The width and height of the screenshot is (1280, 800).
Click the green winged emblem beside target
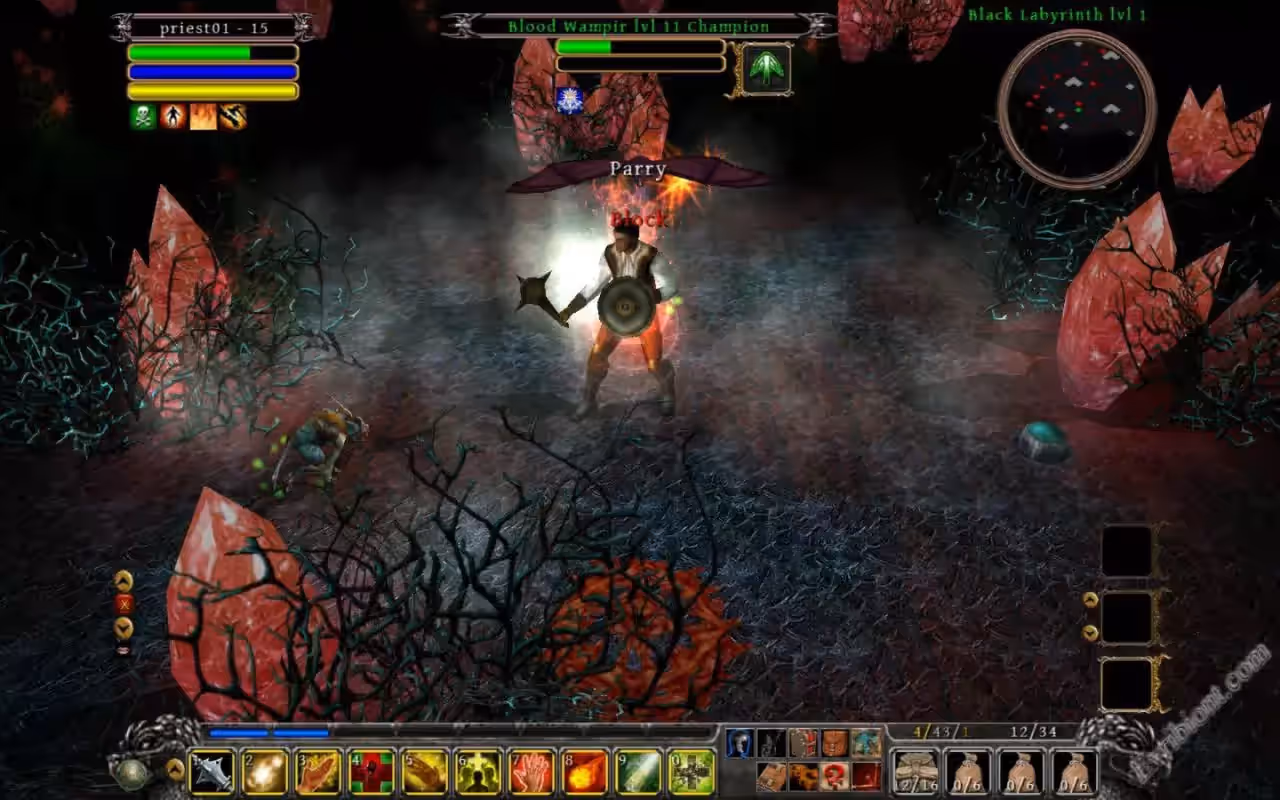click(767, 69)
